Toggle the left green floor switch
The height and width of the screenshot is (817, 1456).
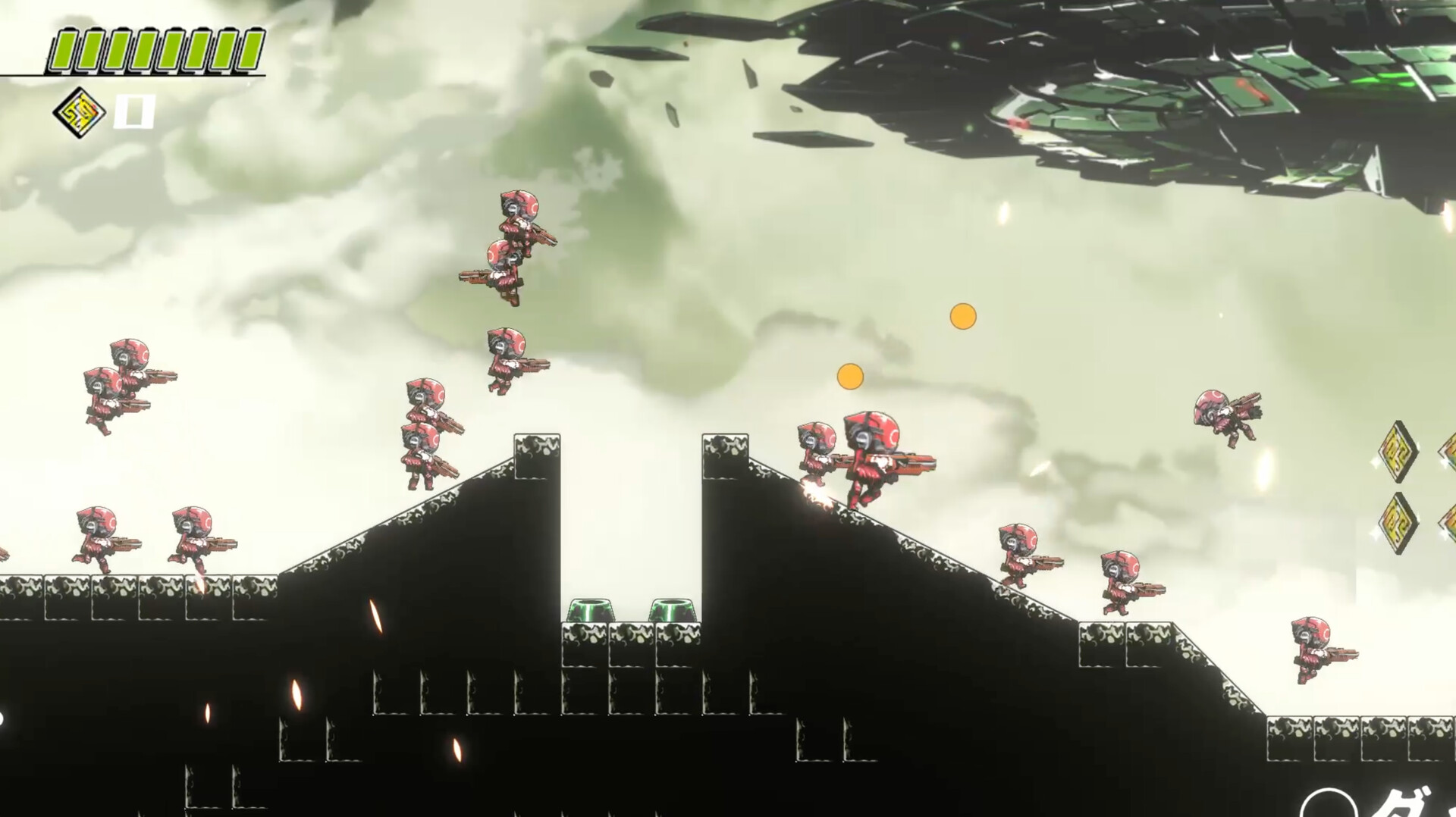point(591,610)
